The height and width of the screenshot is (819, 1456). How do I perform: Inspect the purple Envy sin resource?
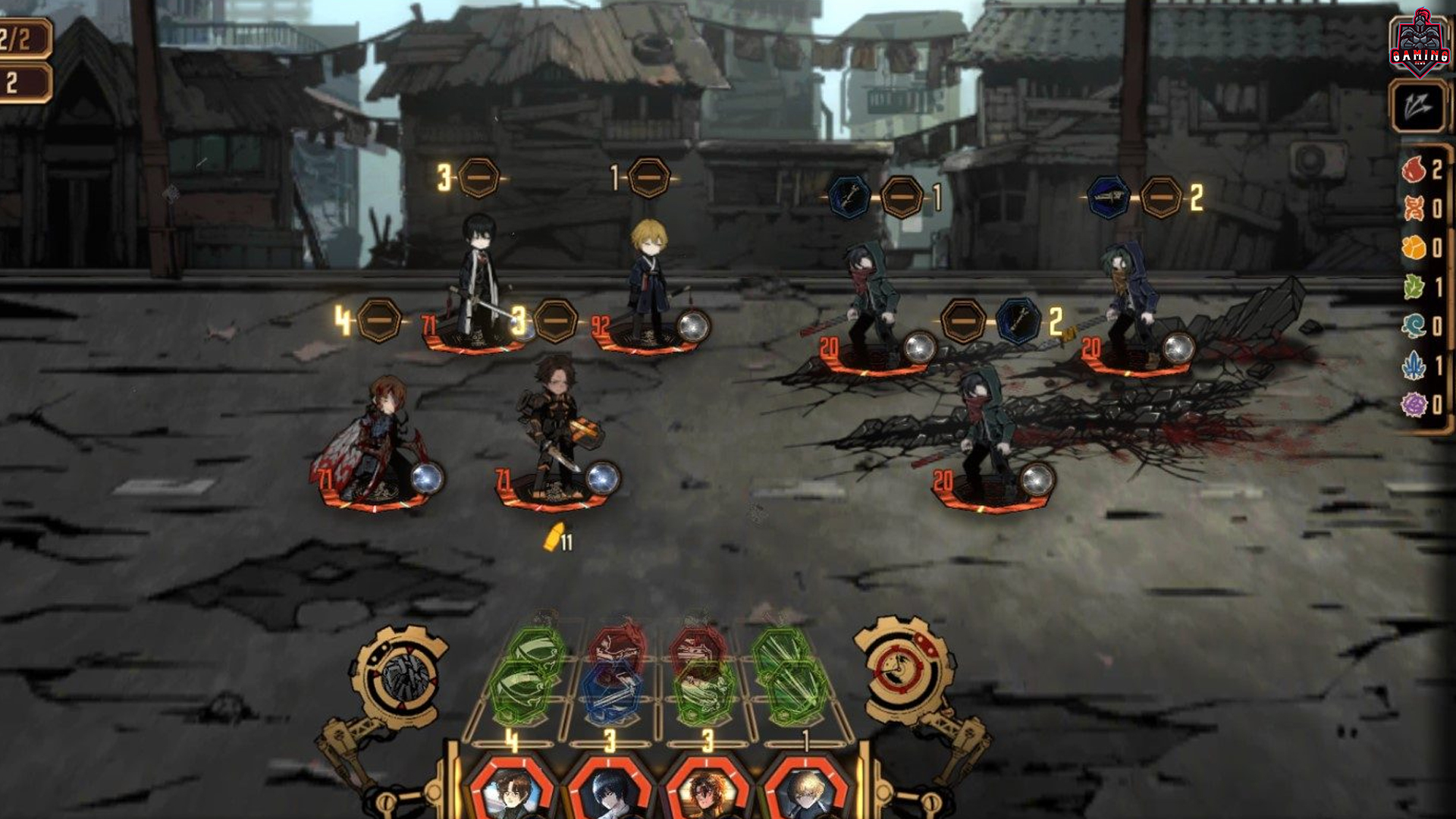[1414, 405]
